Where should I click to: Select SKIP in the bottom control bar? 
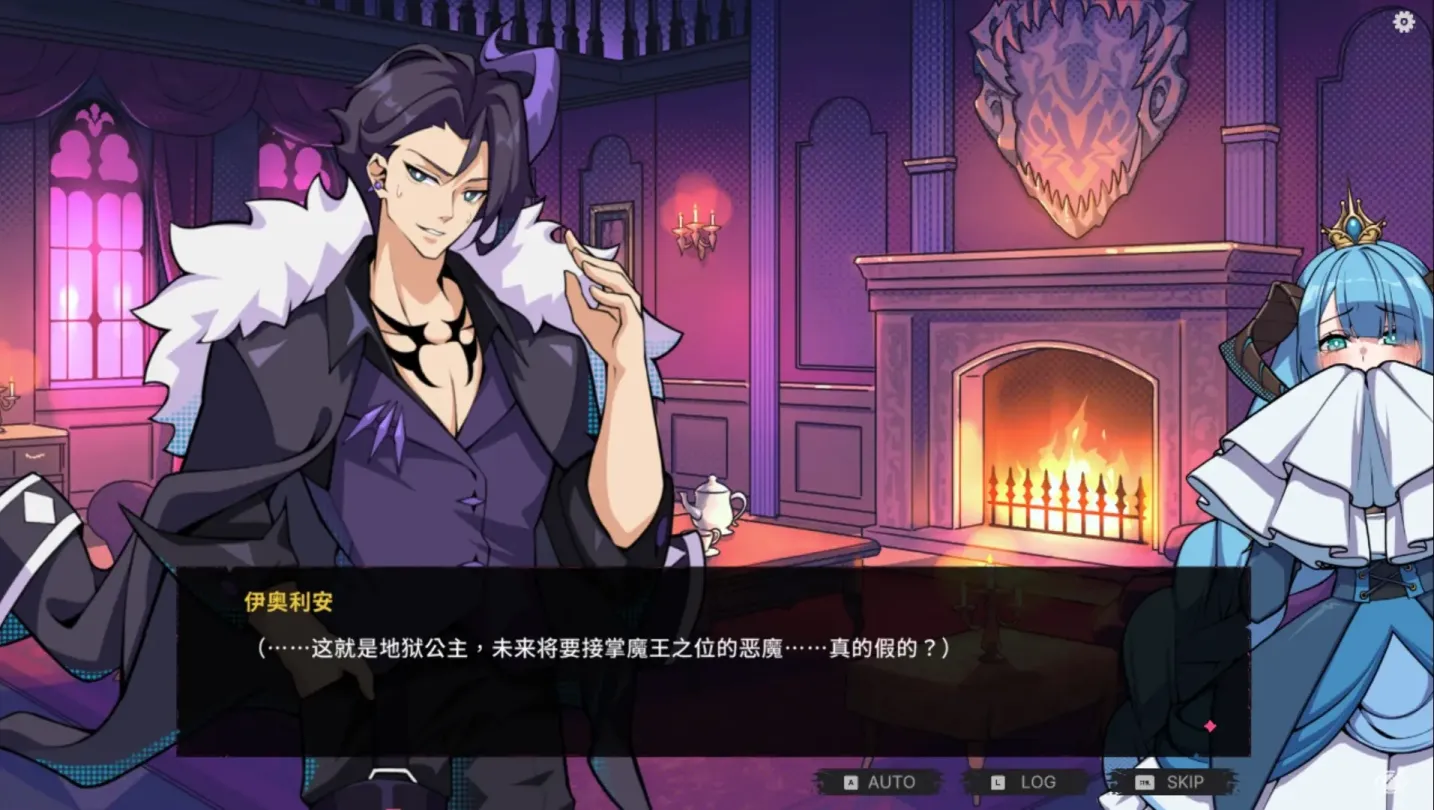tap(1185, 782)
